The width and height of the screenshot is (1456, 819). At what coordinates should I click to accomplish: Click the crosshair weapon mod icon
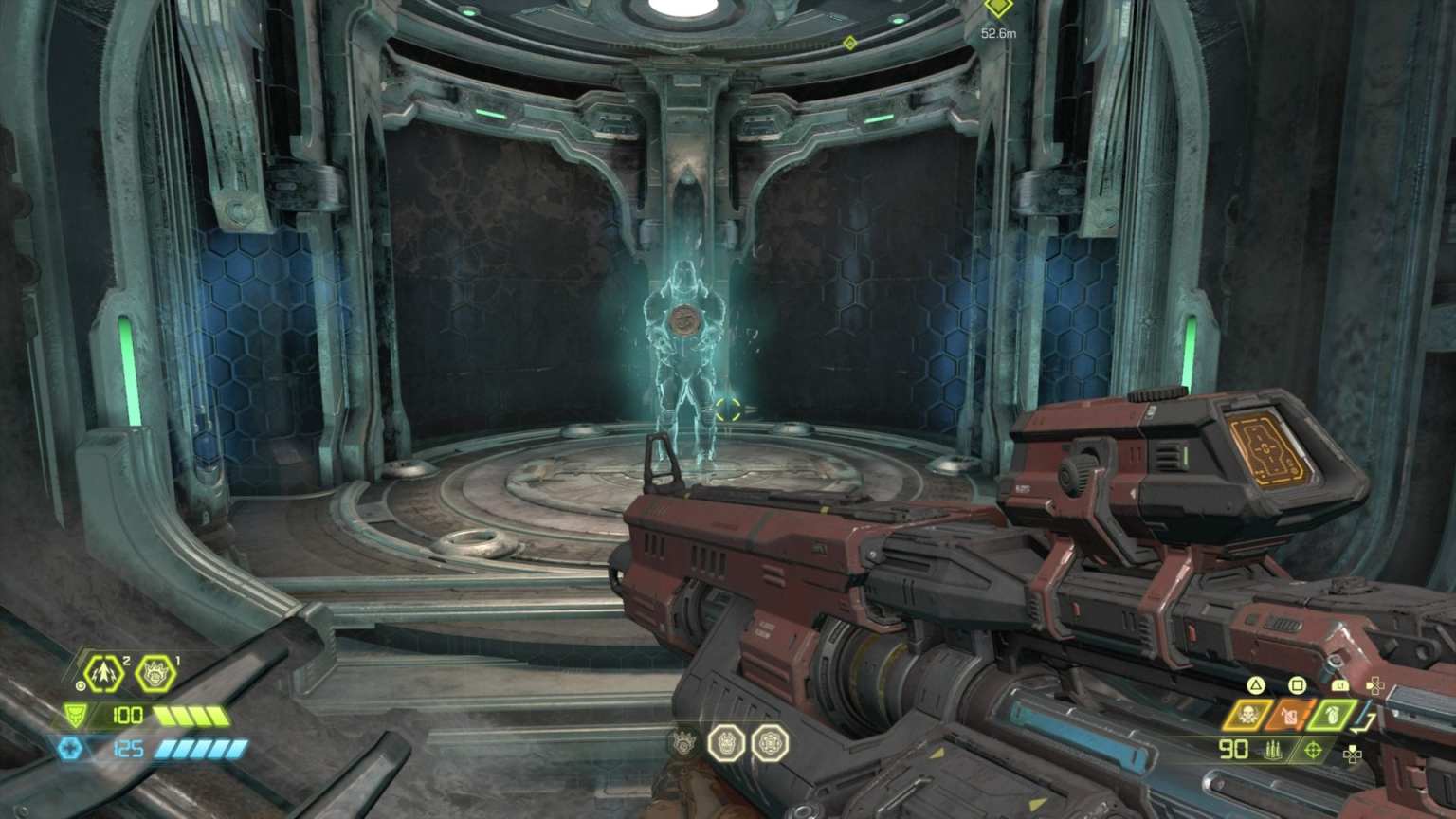(x=1313, y=750)
